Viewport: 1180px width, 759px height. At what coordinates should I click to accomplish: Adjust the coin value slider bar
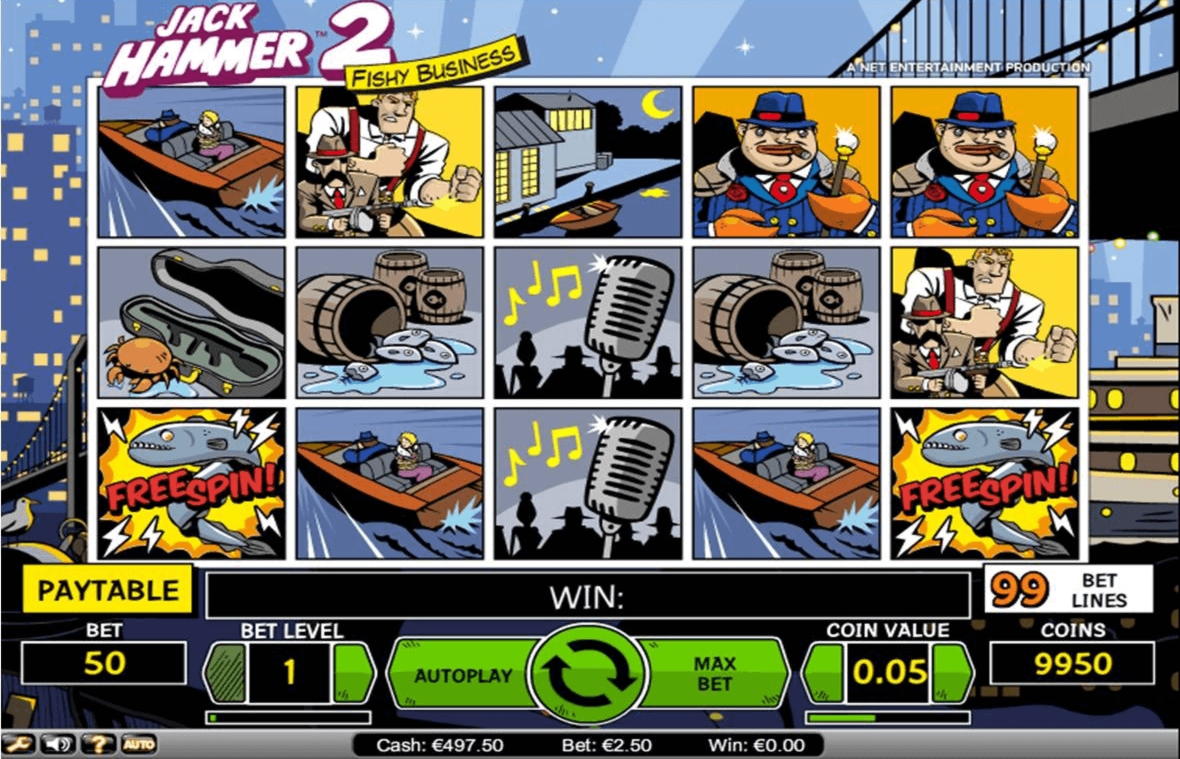888,717
